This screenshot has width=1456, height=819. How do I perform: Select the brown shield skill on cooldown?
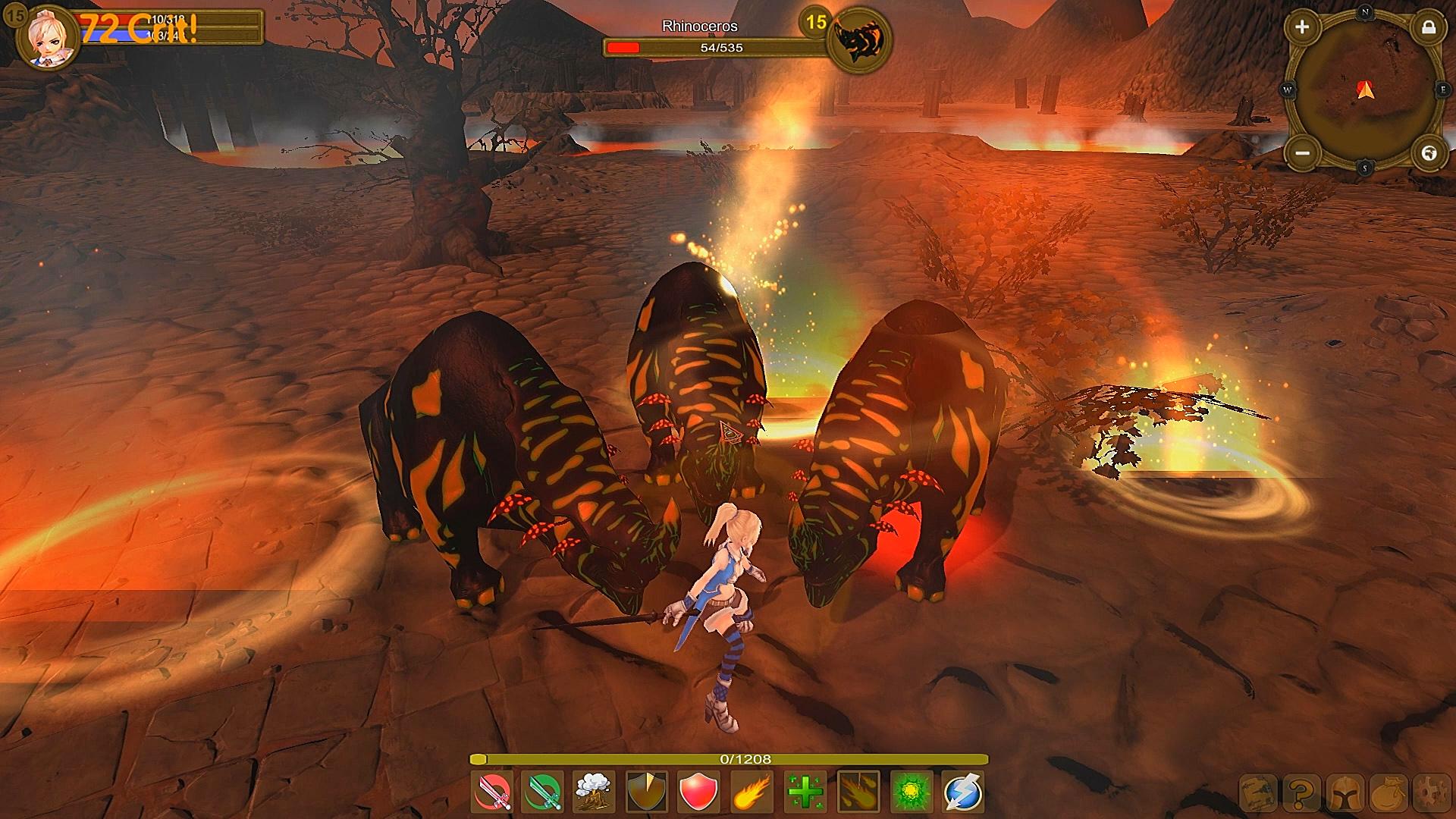coord(648,792)
